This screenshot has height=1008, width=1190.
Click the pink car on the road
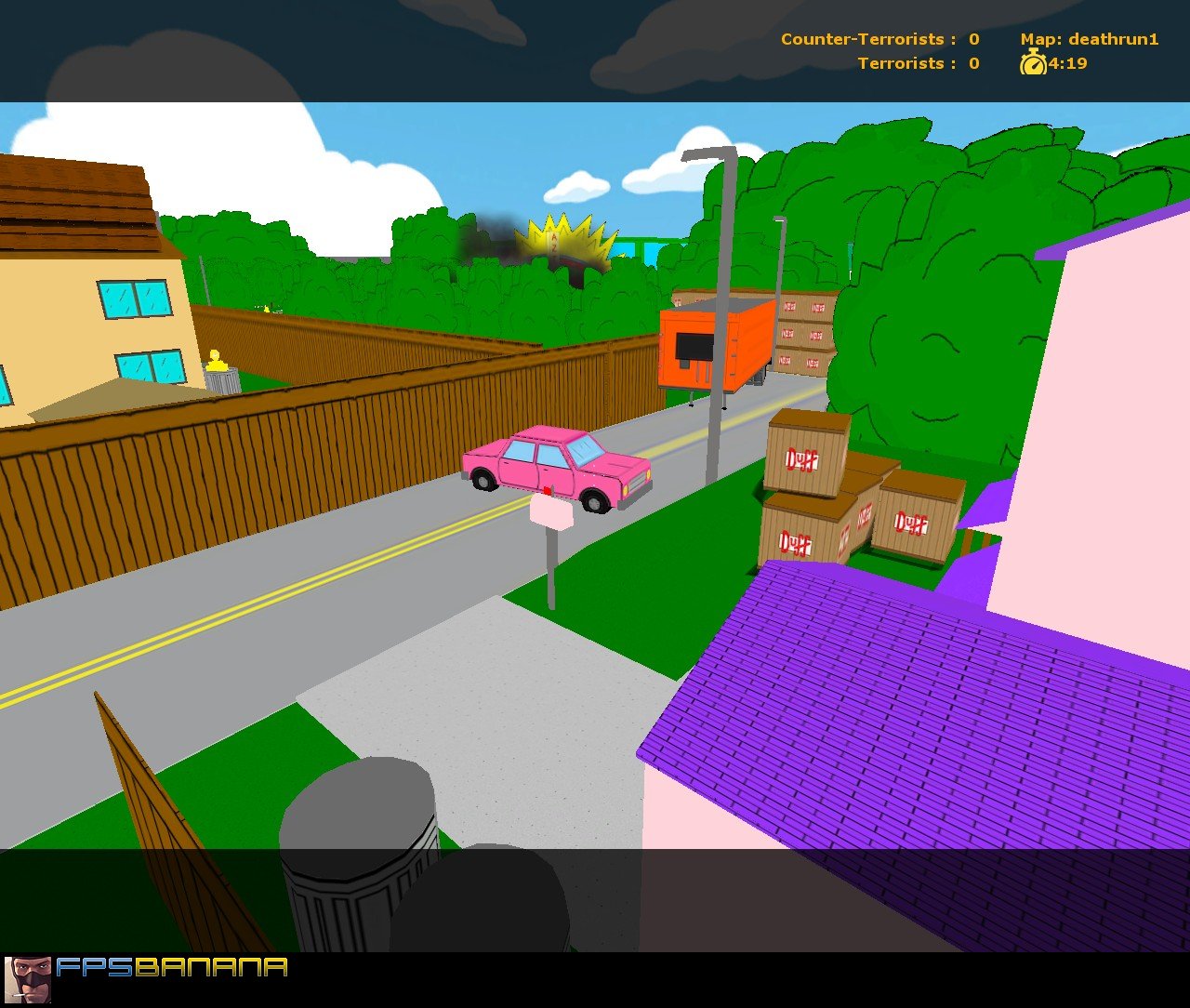click(x=558, y=465)
